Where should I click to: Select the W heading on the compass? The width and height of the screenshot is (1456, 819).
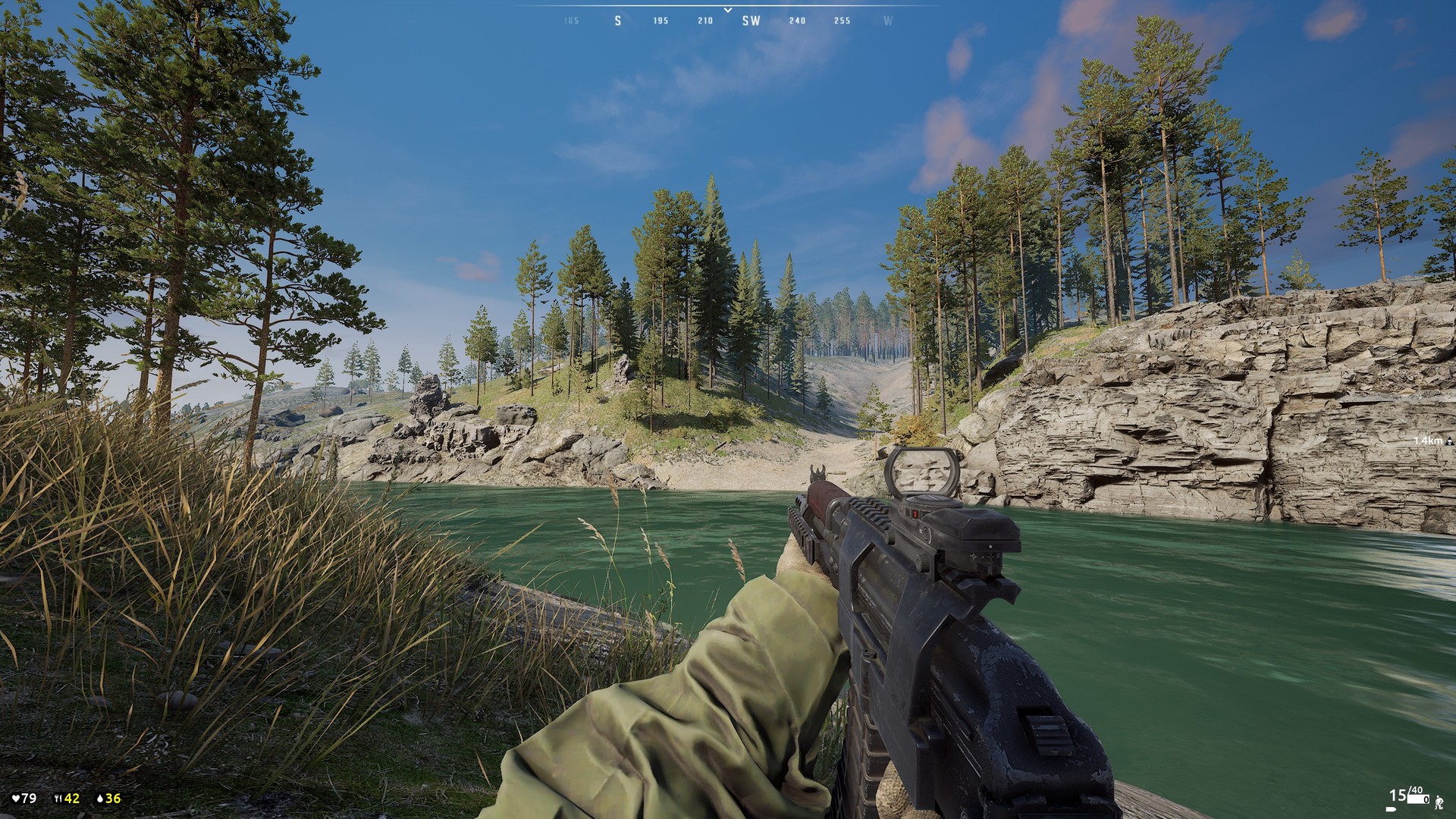[x=886, y=22]
